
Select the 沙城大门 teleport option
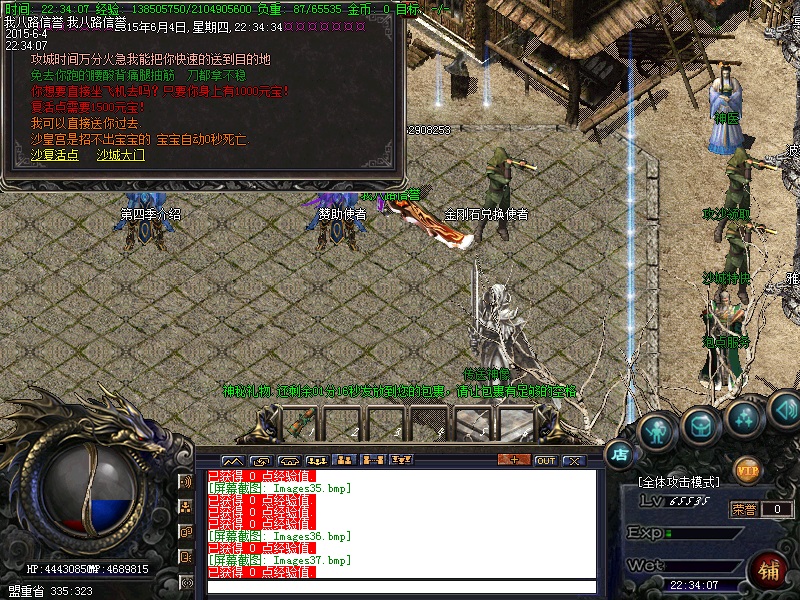[120, 155]
